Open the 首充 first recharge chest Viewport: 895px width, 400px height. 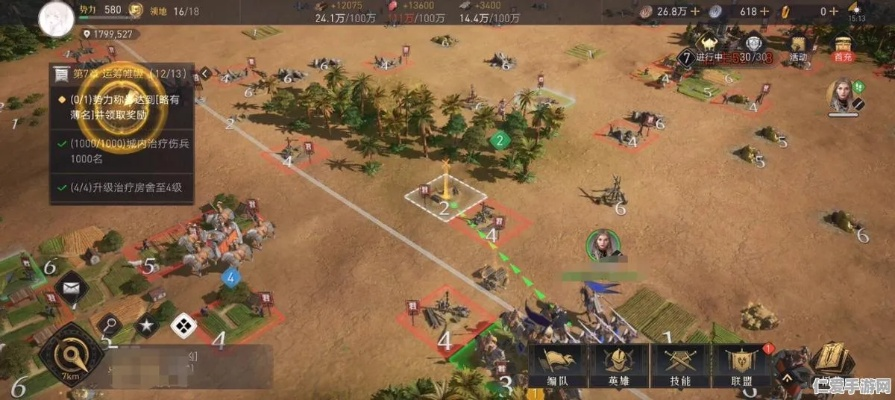(842, 45)
